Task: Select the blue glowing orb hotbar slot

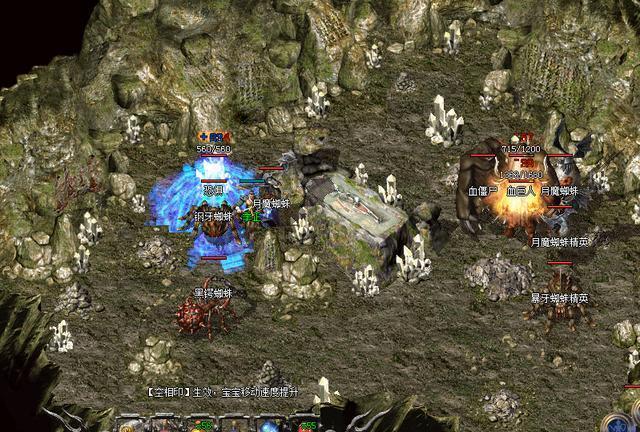Action: pyautogui.click(x=270, y=425)
